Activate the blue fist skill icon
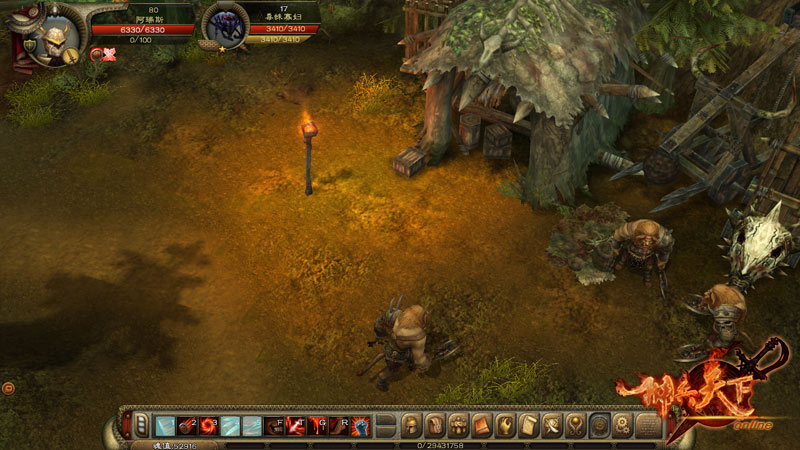The height and width of the screenshot is (450, 800). [x=361, y=426]
